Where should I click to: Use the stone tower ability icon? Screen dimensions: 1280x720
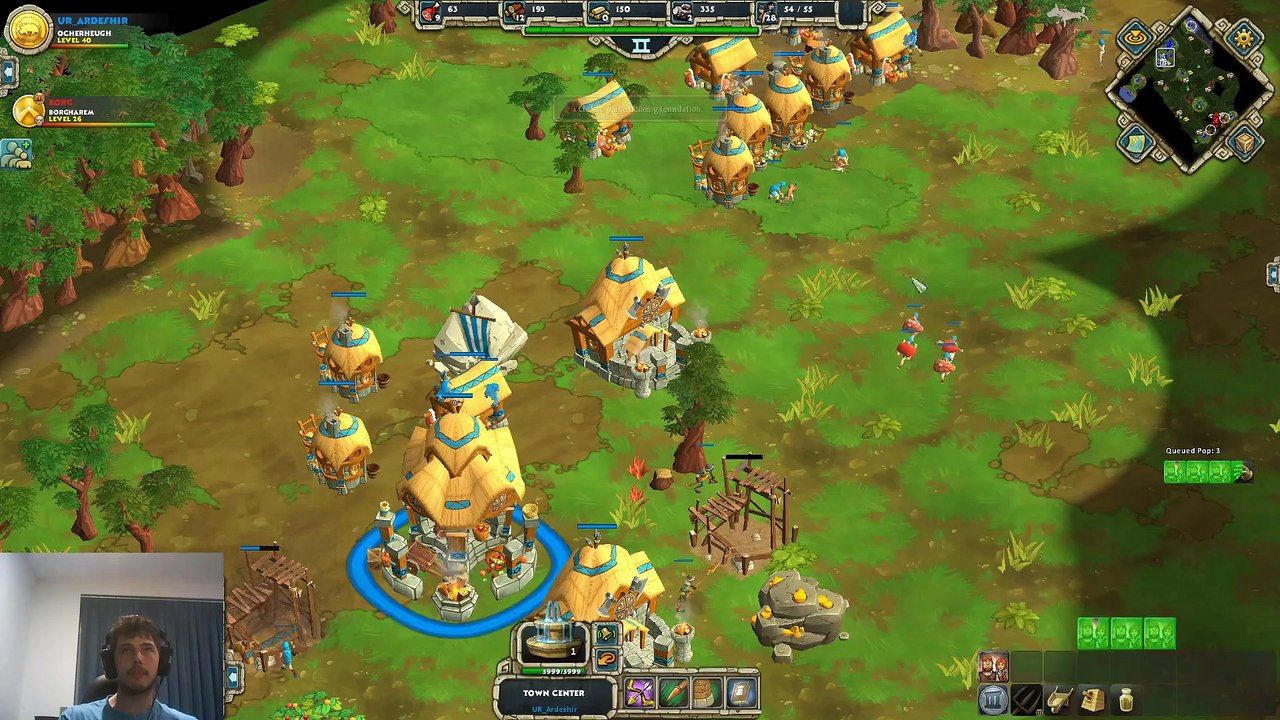pyautogui.click(x=706, y=692)
